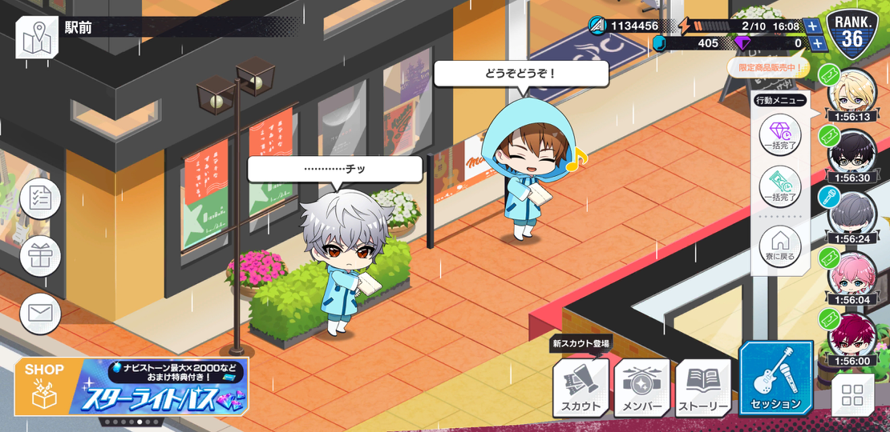Tap the ticket 一括完了 button
890x432 pixels.
click(x=780, y=190)
